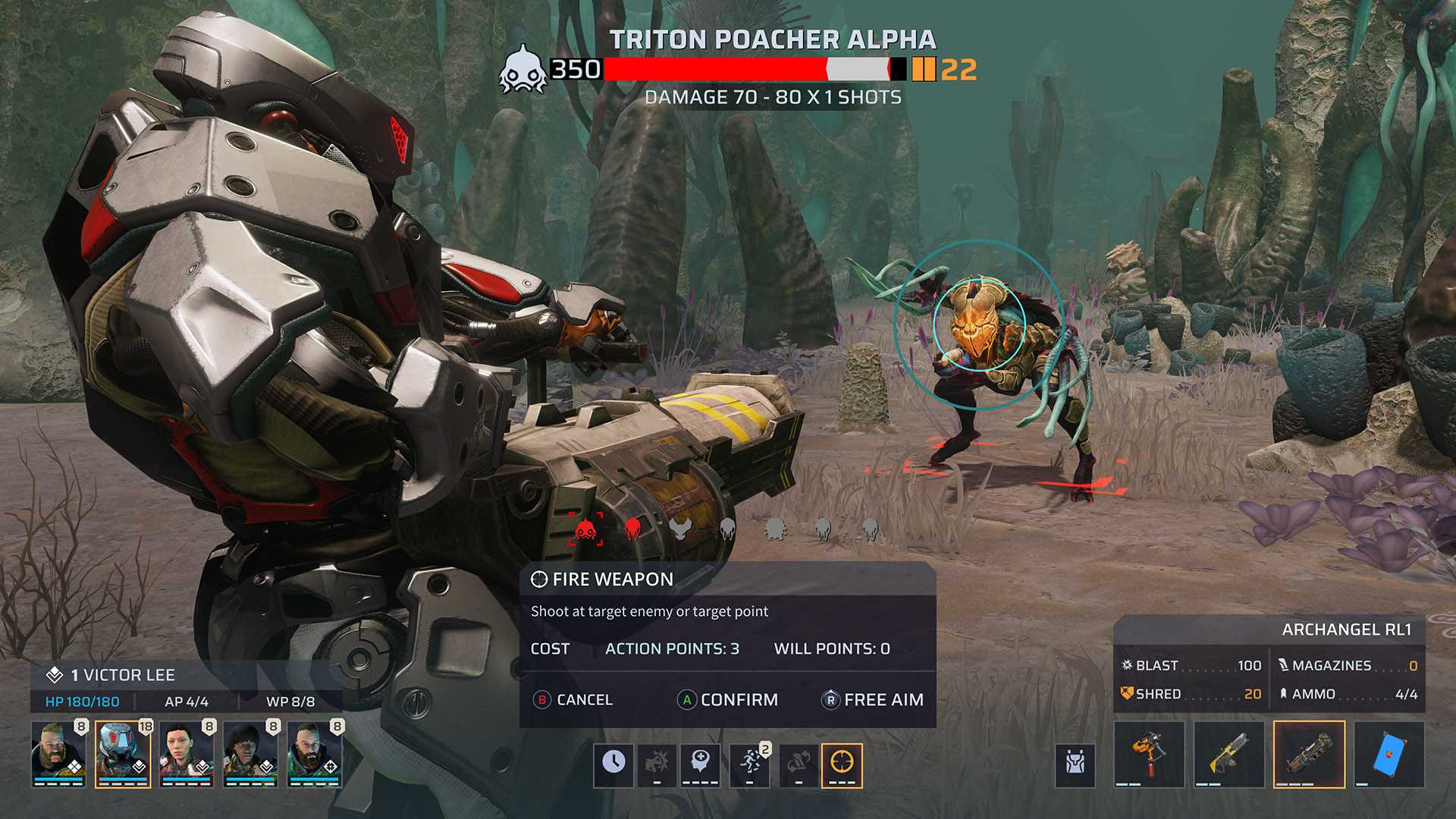This screenshot has height=819, width=1456.
Task: Switch to Free Aim mode
Action: point(873,700)
